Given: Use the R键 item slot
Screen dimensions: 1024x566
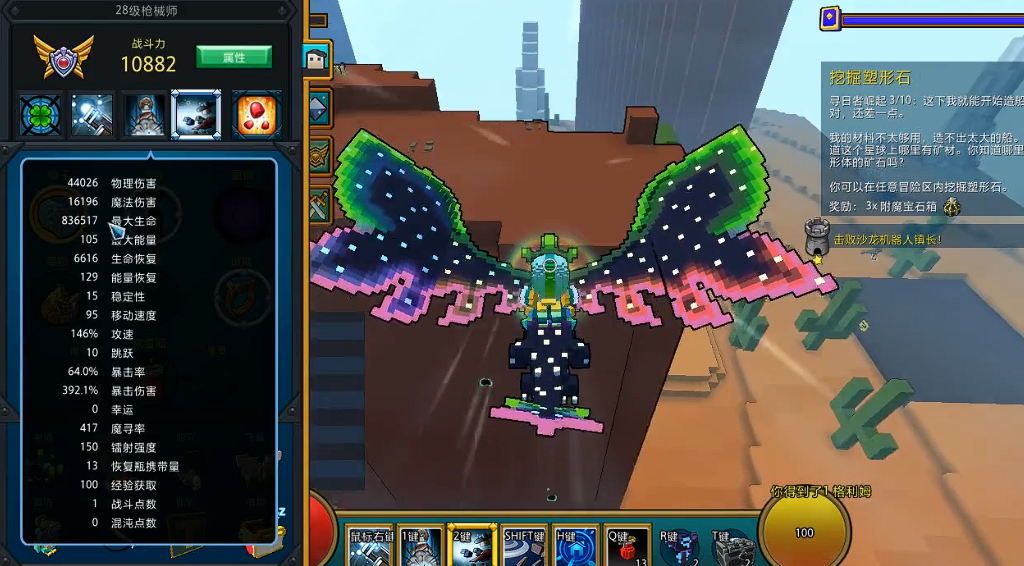Looking at the screenshot, I should [x=679, y=548].
